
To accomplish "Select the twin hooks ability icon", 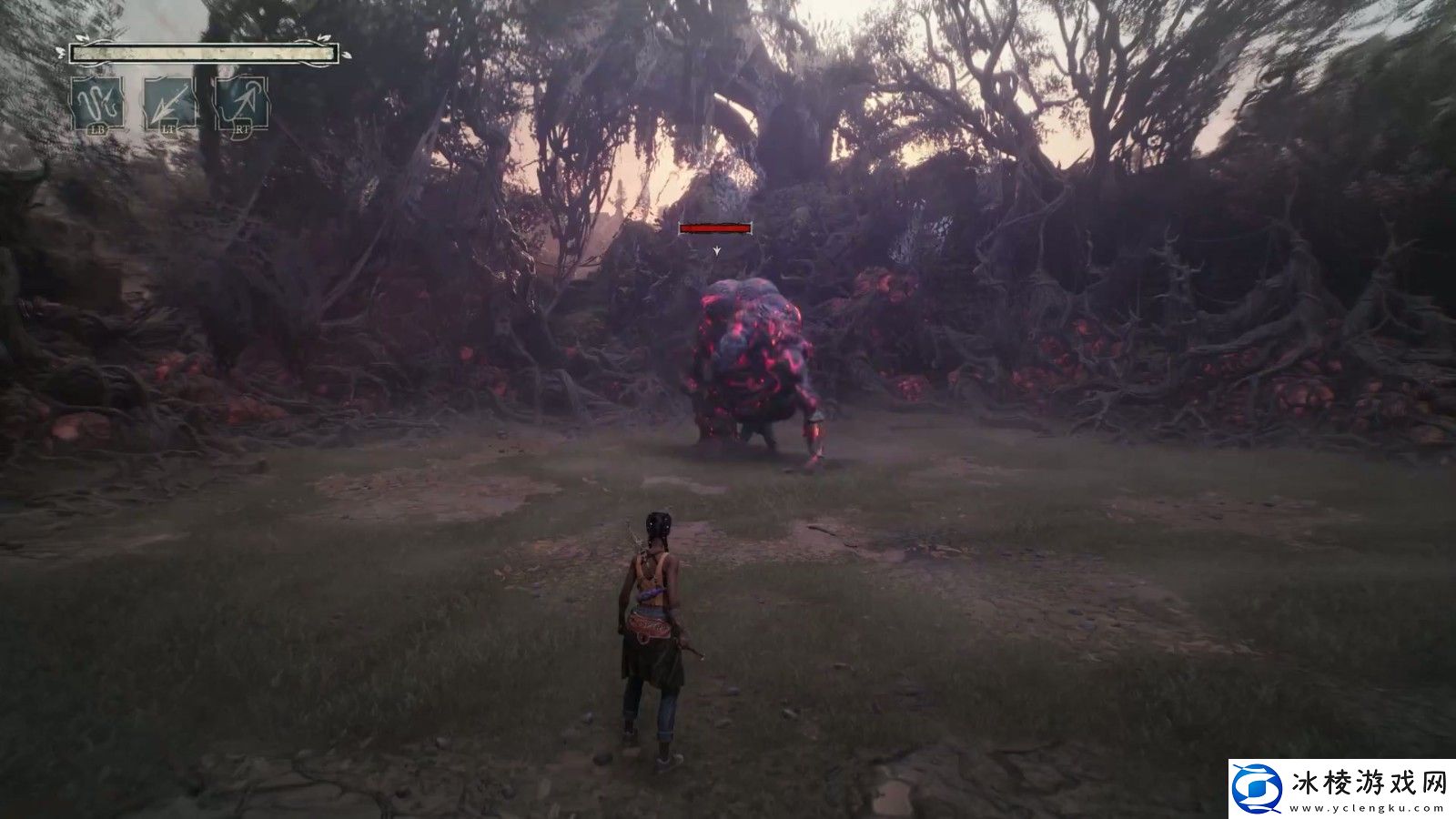I will [x=98, y=103].
